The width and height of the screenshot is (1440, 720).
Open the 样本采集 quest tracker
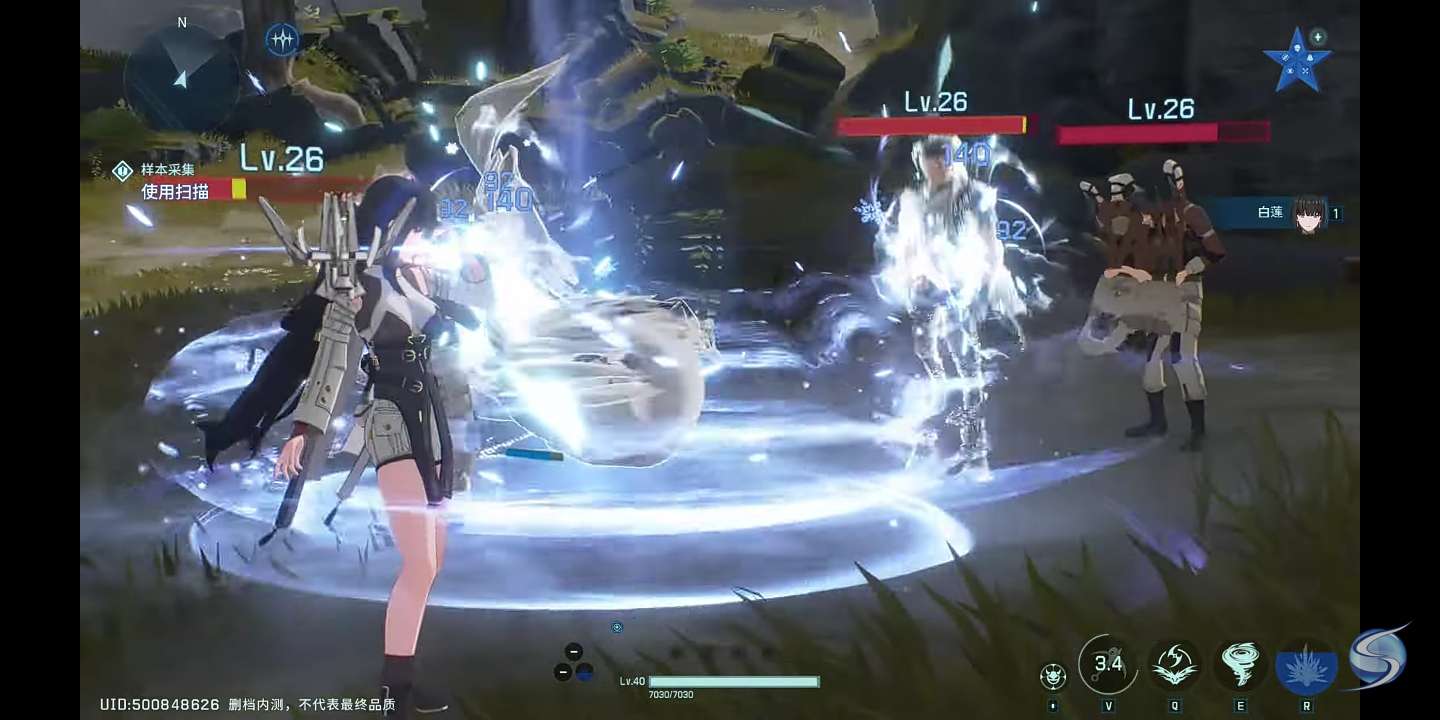(x=166, y=170)
